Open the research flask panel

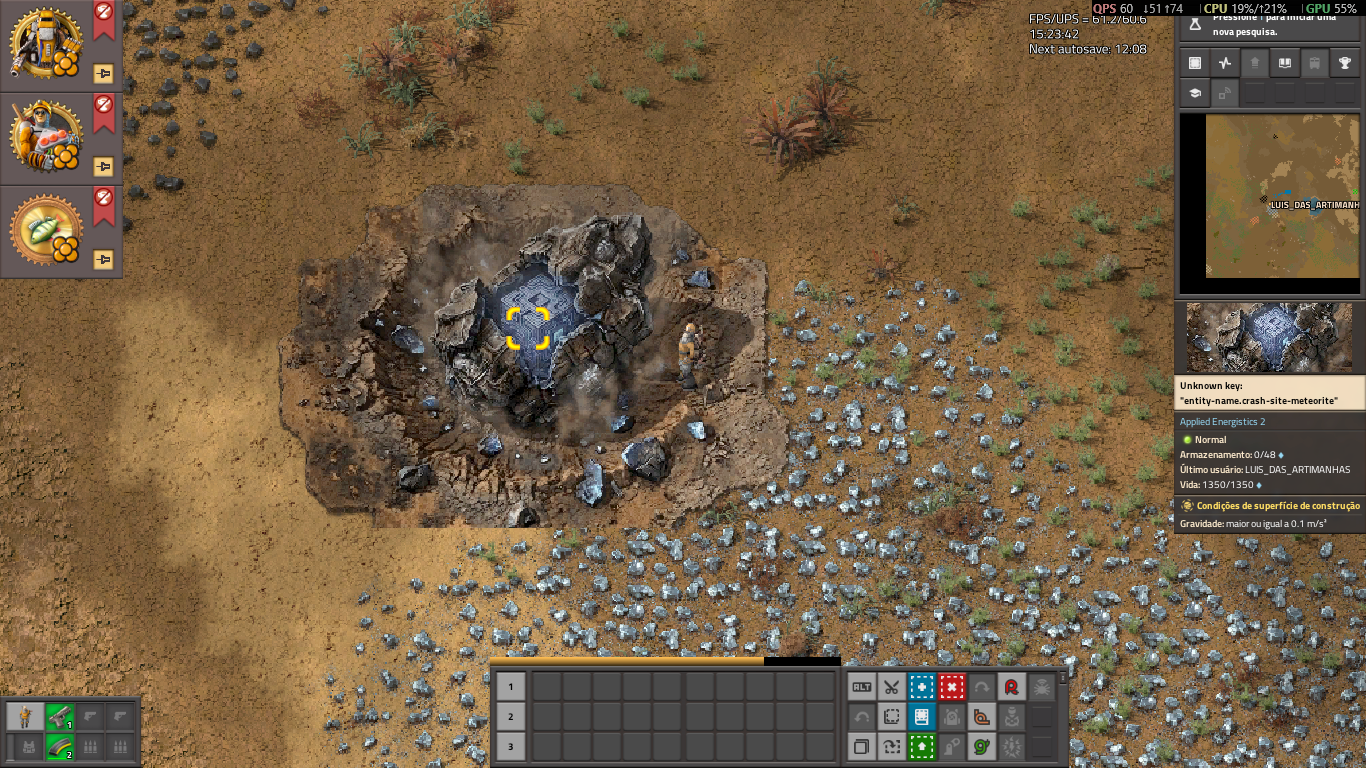(x=1195, y=22)
